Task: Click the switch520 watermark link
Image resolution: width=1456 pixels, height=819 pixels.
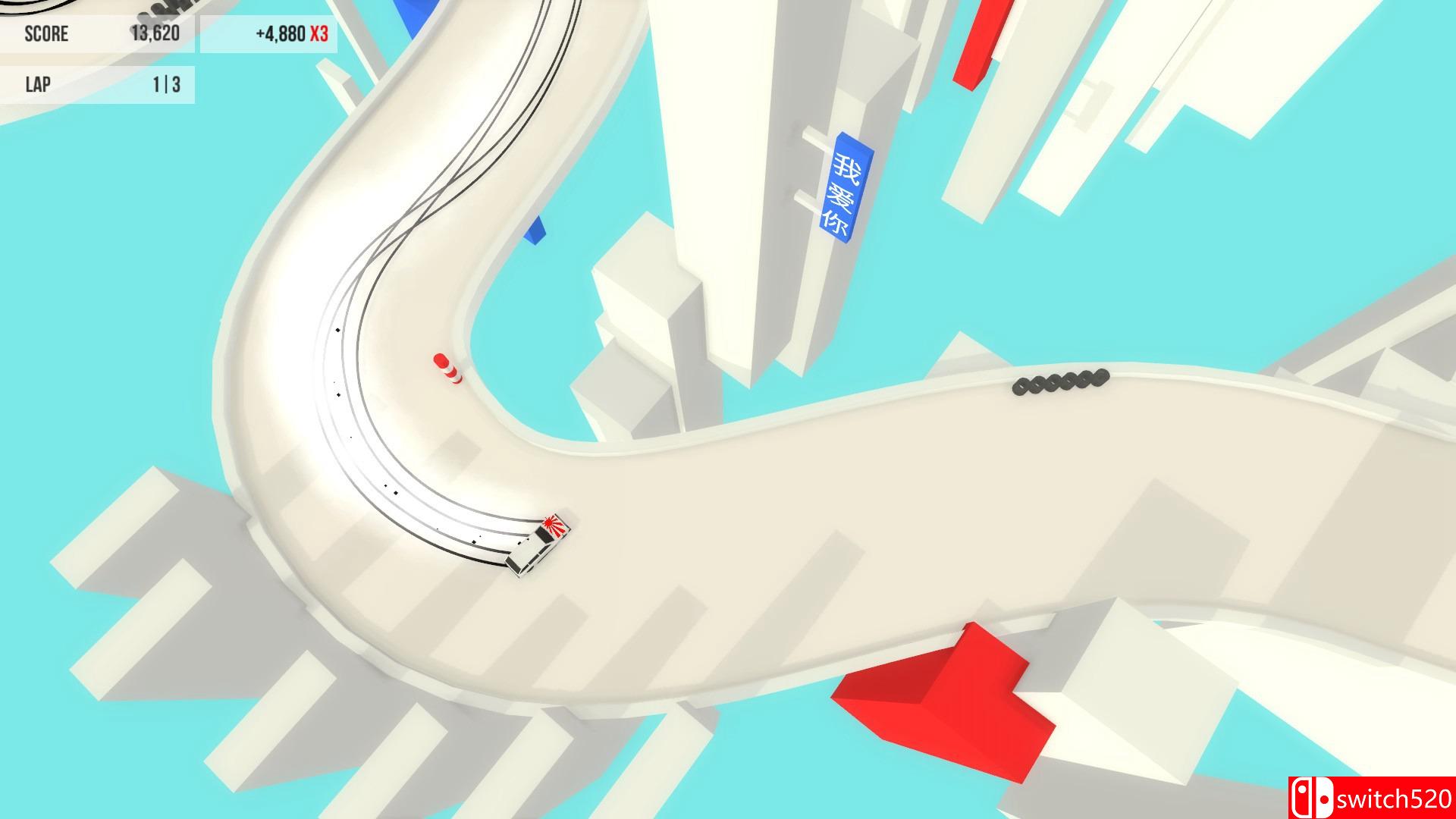Action: pyautogui.click(x=1395, y=797)
